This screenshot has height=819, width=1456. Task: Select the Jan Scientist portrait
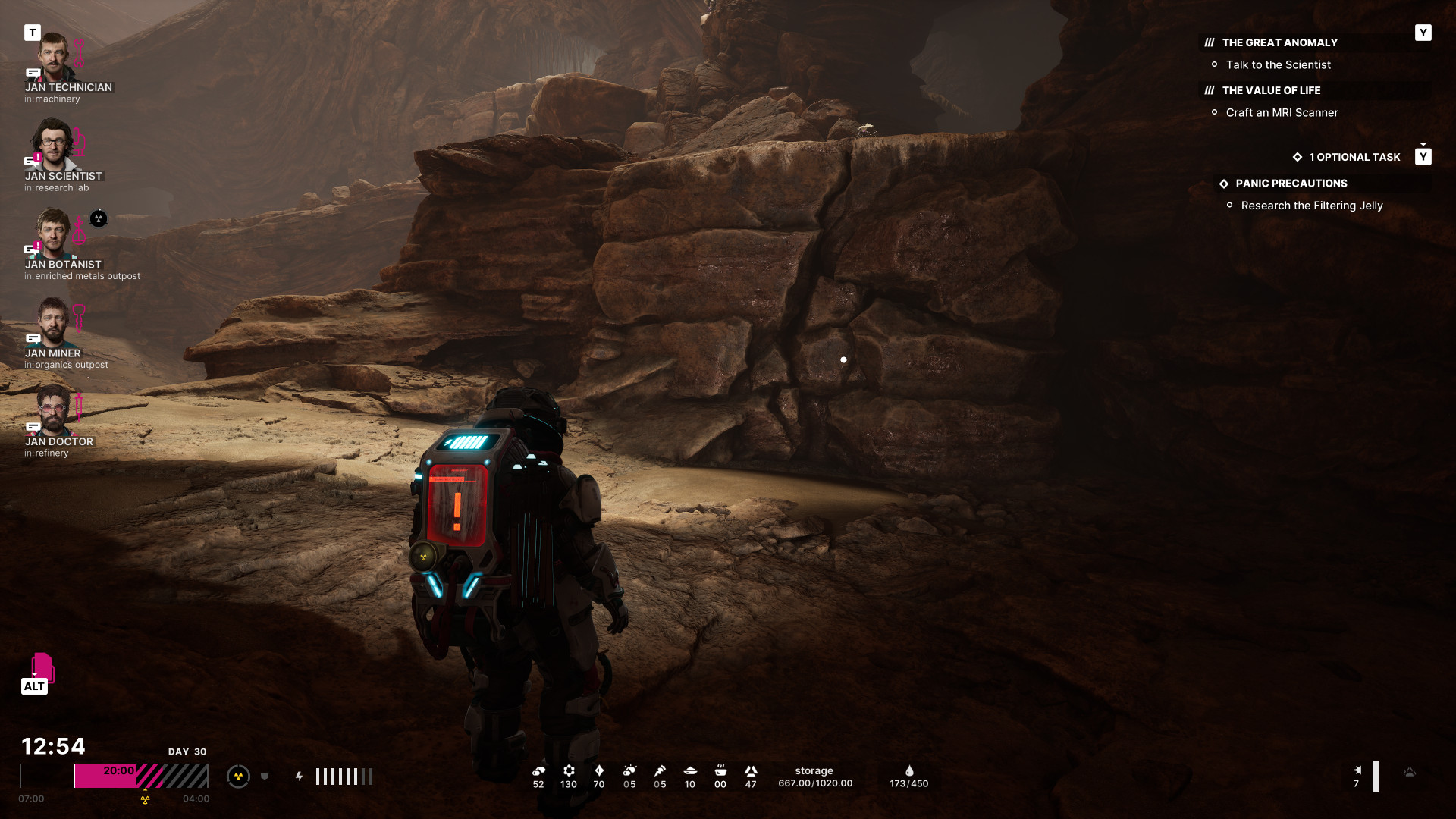coord(53,145)
